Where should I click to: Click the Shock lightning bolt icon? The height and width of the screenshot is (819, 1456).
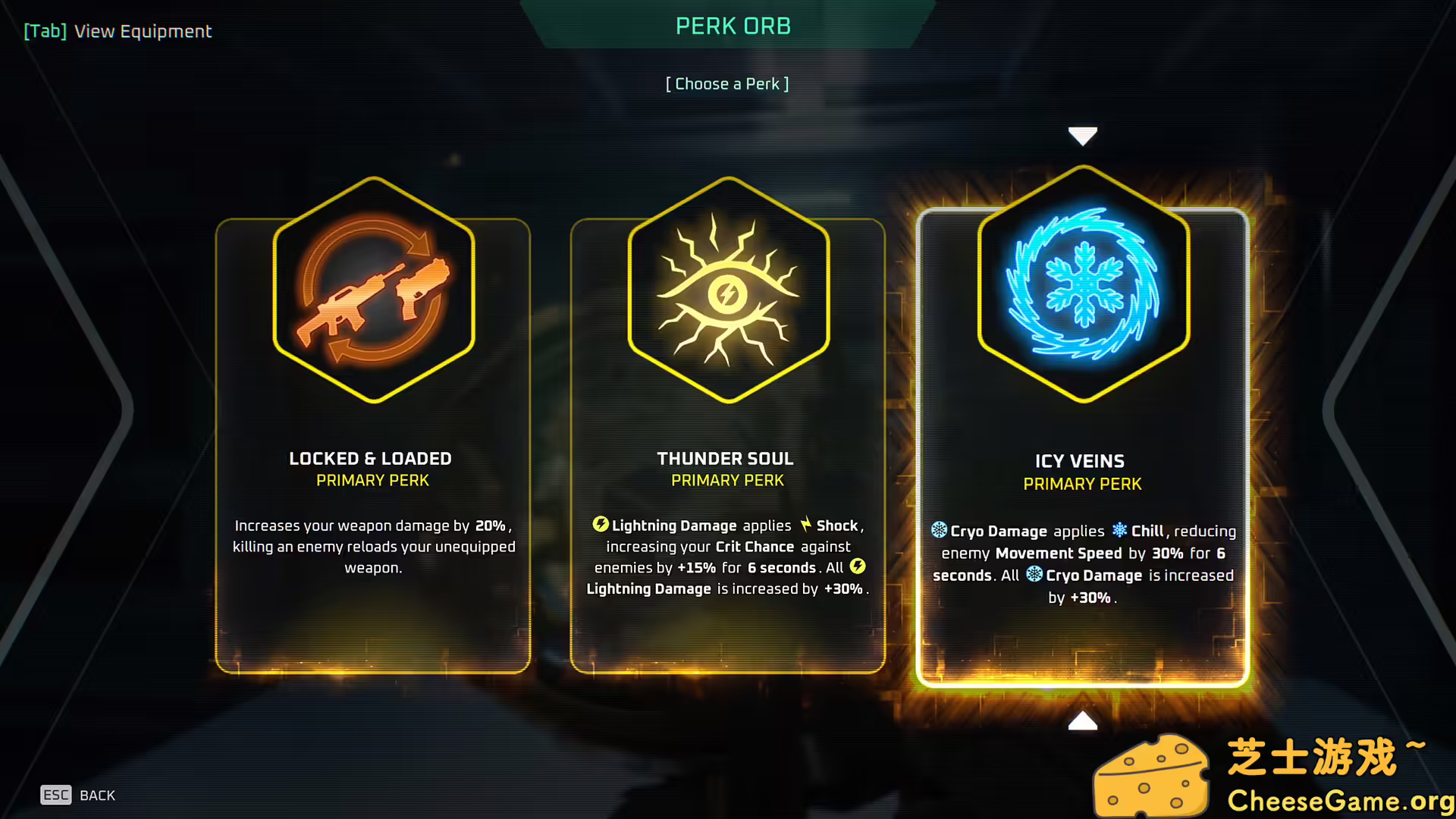pos(805,524)
